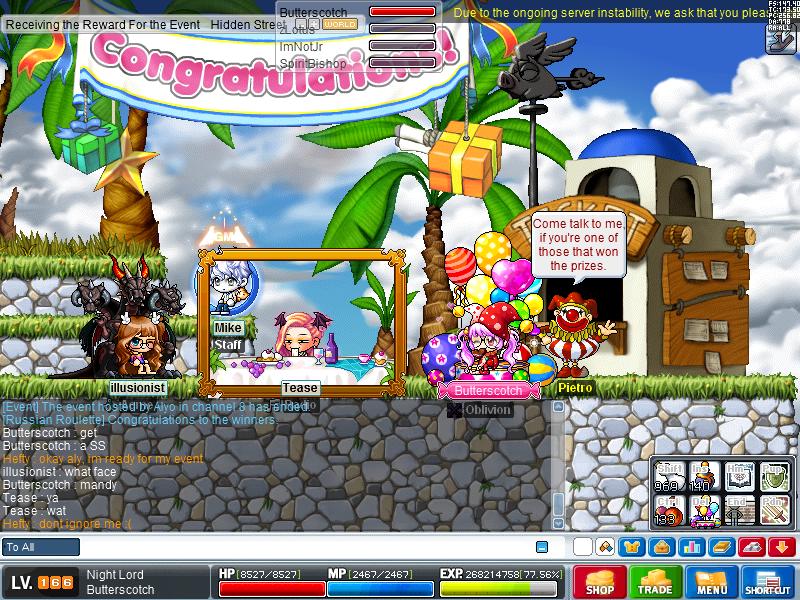
Task: Open the inventory bag icon button
Action: point(661,547)
